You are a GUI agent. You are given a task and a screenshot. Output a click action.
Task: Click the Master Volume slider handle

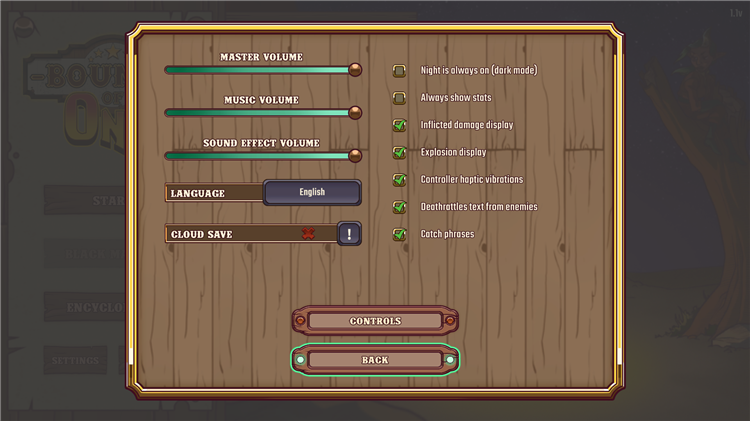(355, 70)
